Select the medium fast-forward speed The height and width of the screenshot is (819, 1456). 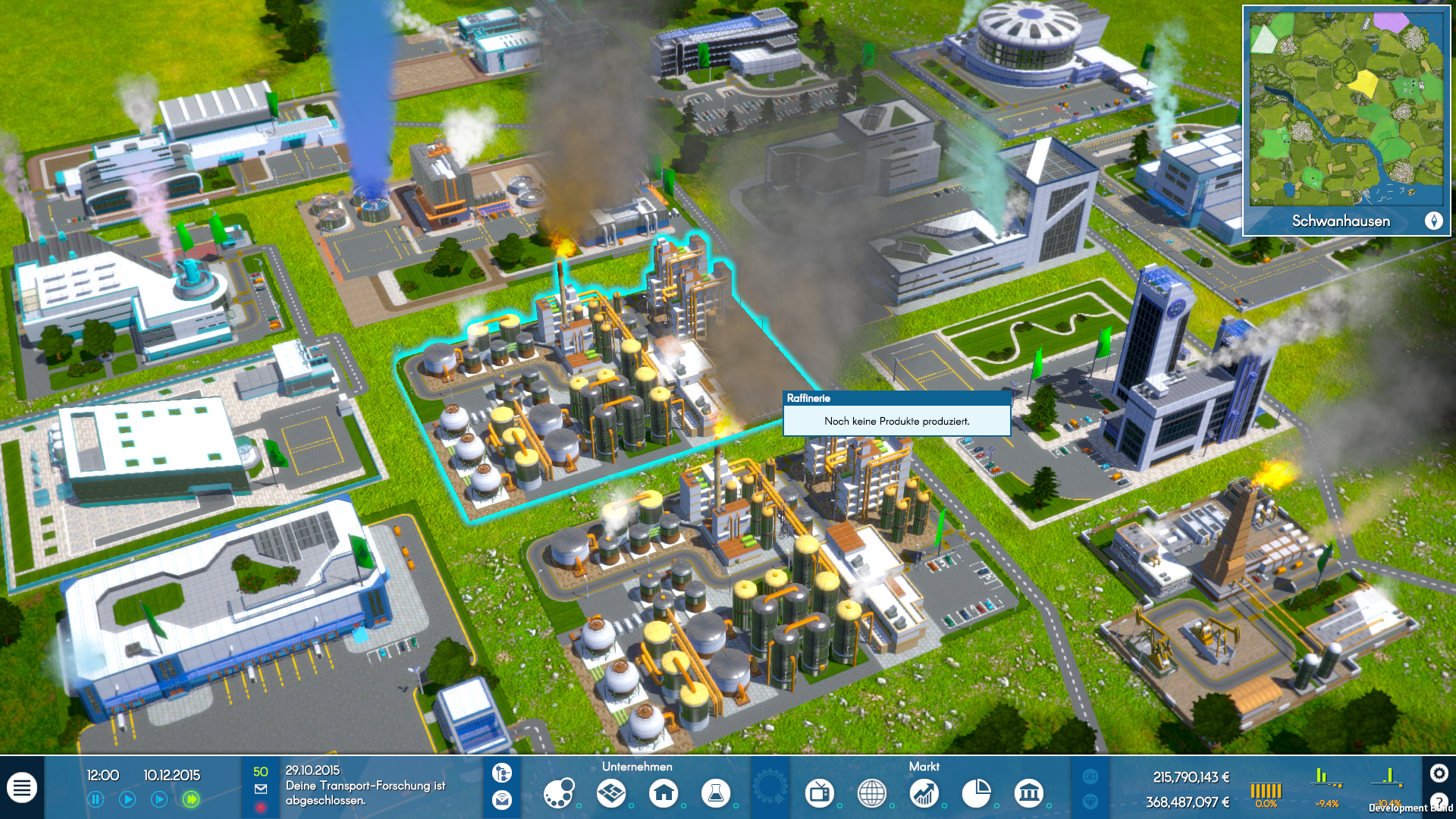[159, 799]
